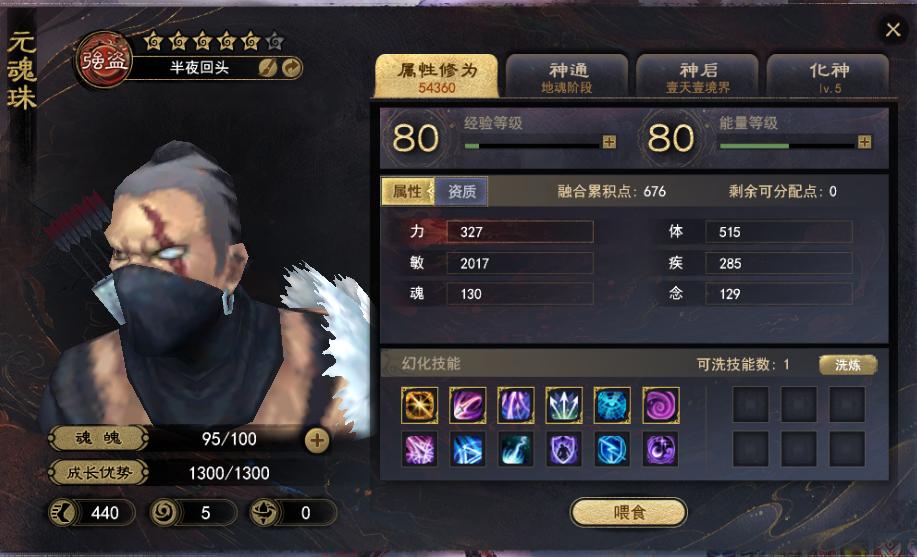Pick the purple shield figure skill icon
917x557 pixels.
click(x=564, y=448)
